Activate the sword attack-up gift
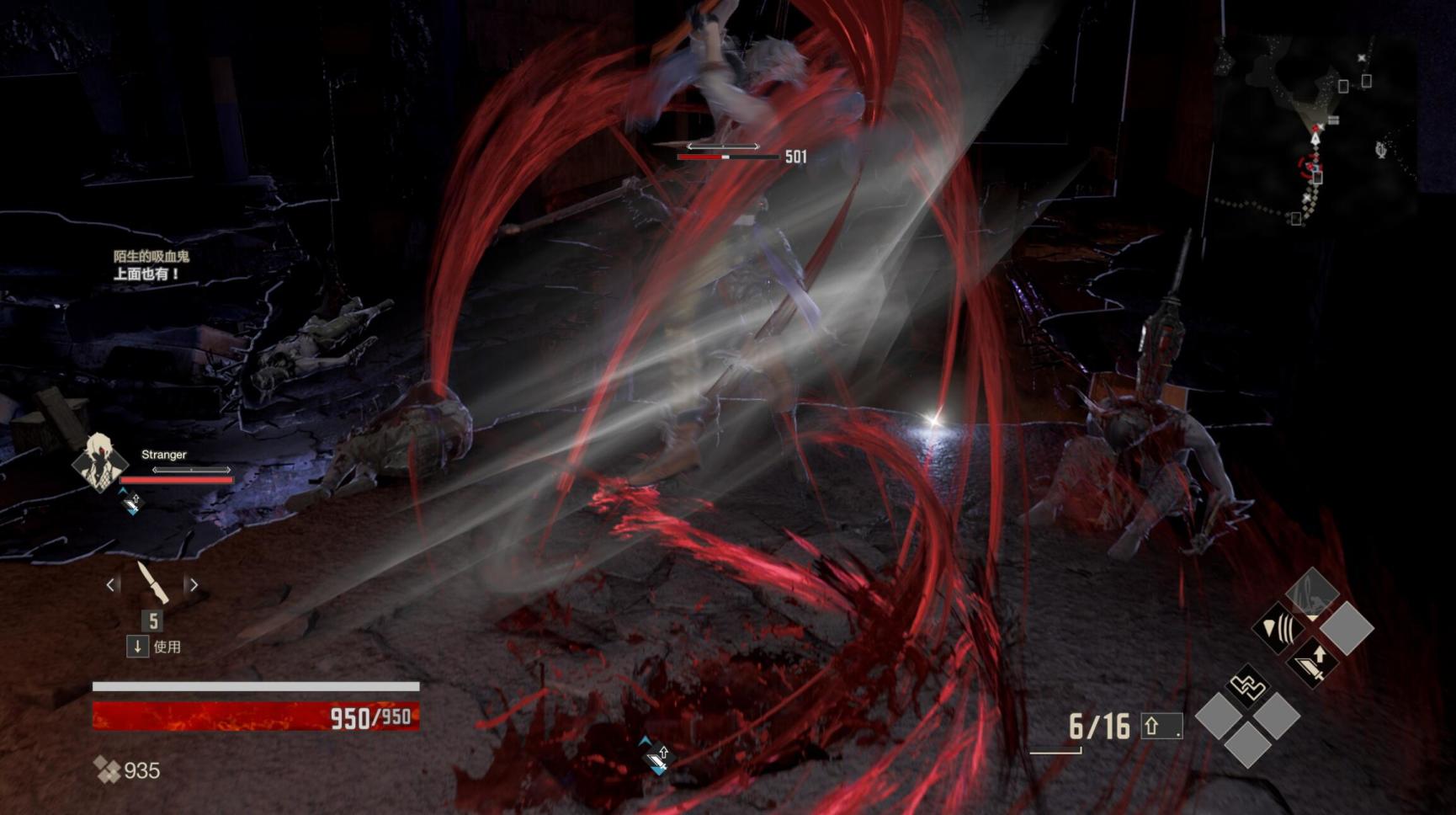 click(x=1312, y=663)
